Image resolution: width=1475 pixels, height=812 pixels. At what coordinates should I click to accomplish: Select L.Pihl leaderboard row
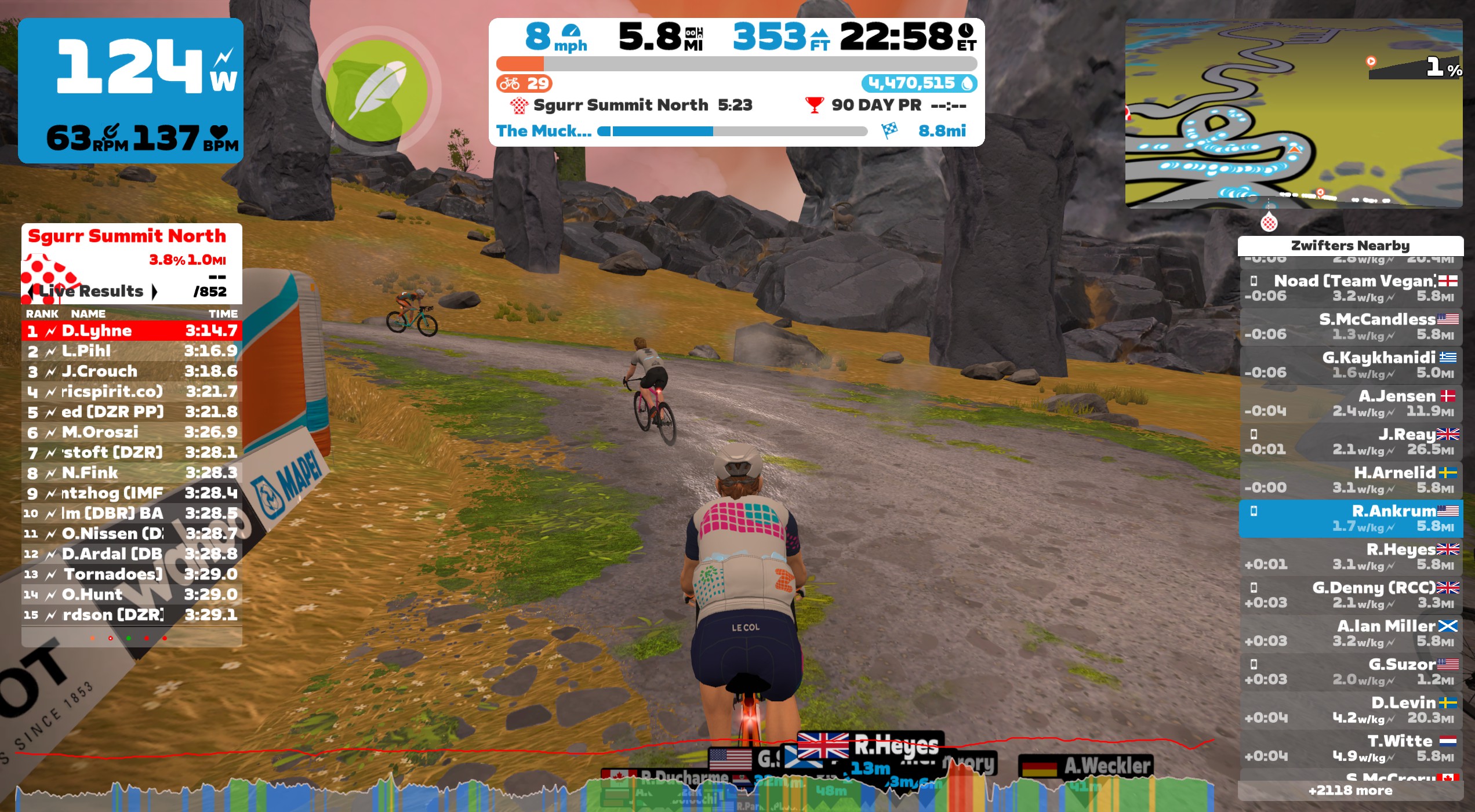pyautogui.click(x=132, y=351)
